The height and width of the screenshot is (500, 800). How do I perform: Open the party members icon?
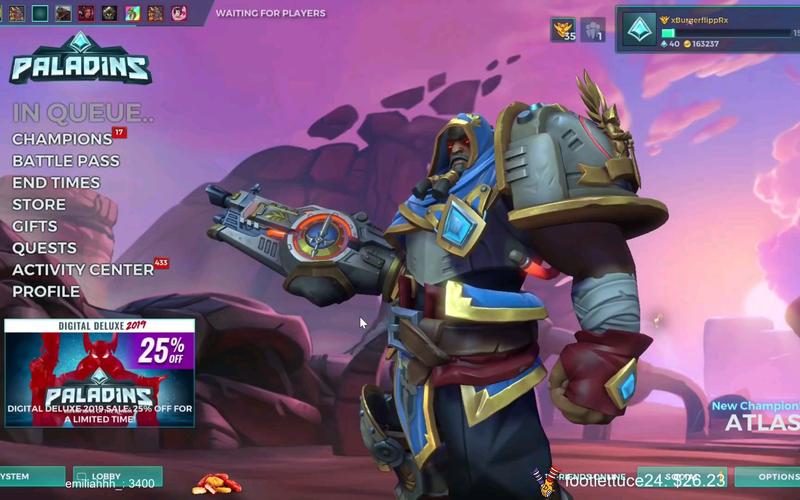click(x=593, y=30)
